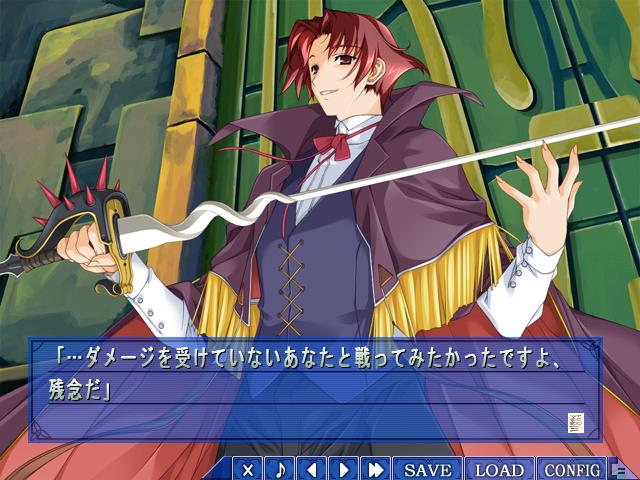
Task: Open the CONFIG settings
Action: (x=572, y=469)
